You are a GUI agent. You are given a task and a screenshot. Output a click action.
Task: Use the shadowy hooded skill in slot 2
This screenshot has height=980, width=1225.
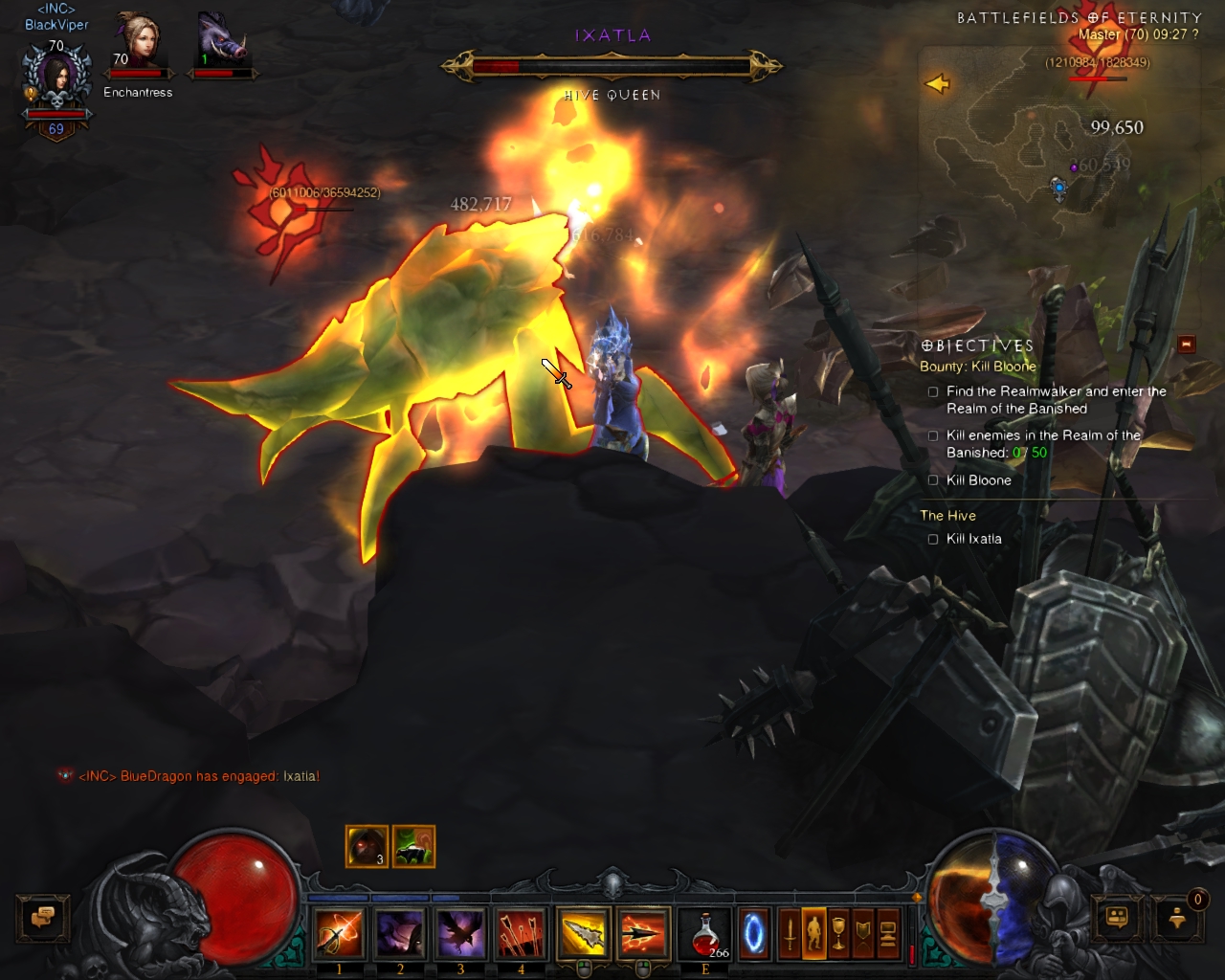400,934
